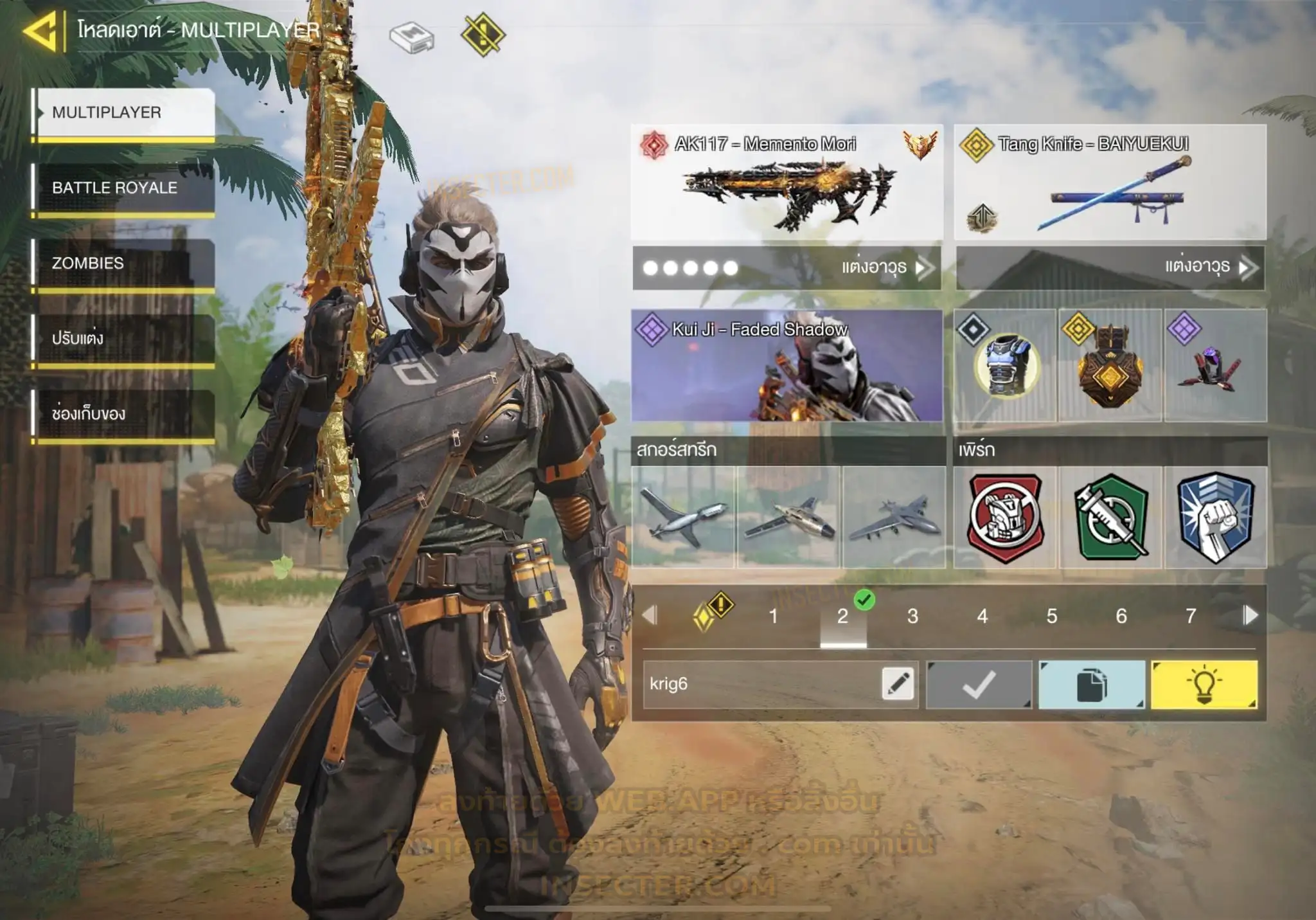Select the green syringe perk icon
Screen dimensions: 1316x920
(1111, 518)
